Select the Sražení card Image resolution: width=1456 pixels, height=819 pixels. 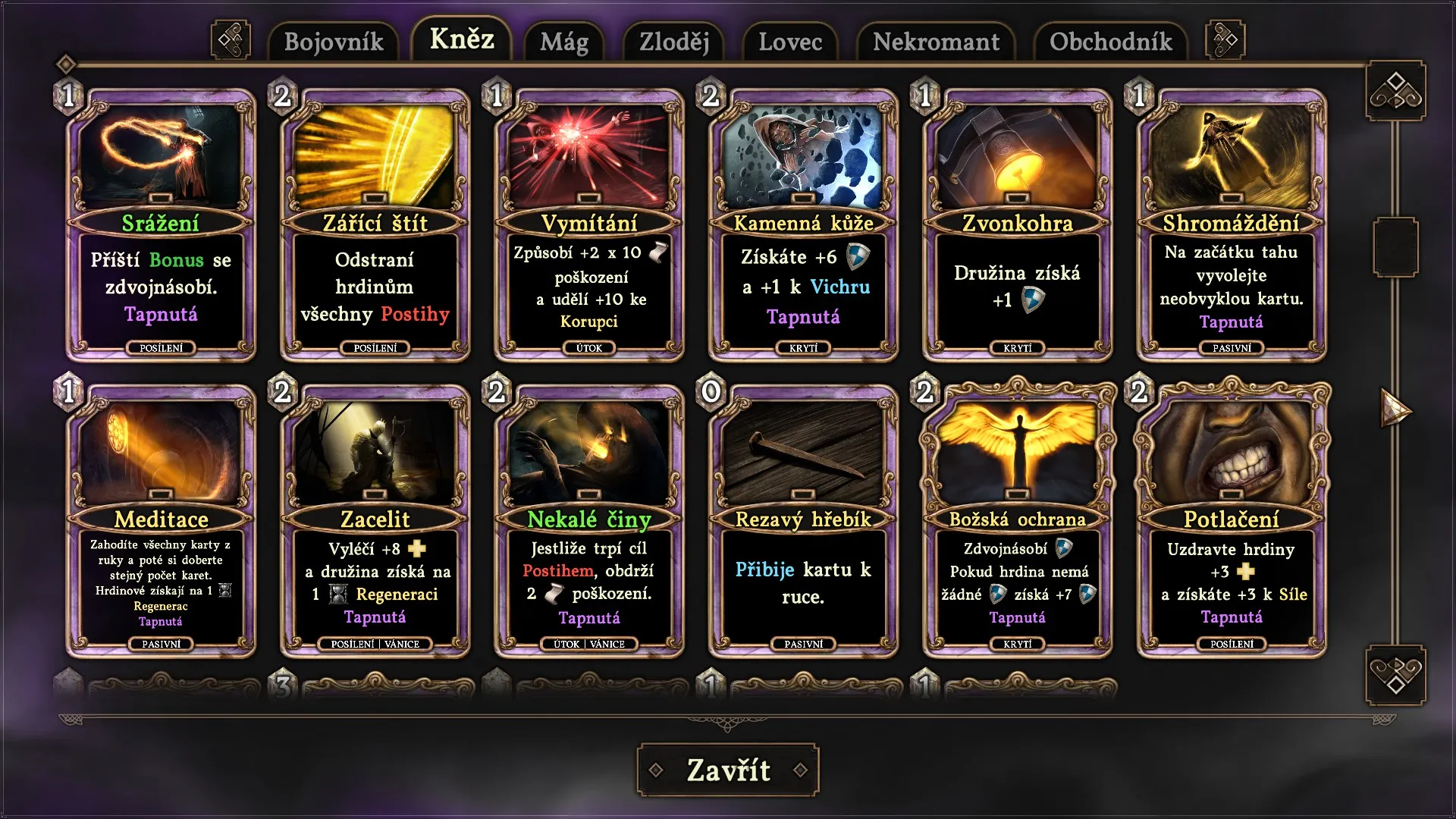coord(161,225)
